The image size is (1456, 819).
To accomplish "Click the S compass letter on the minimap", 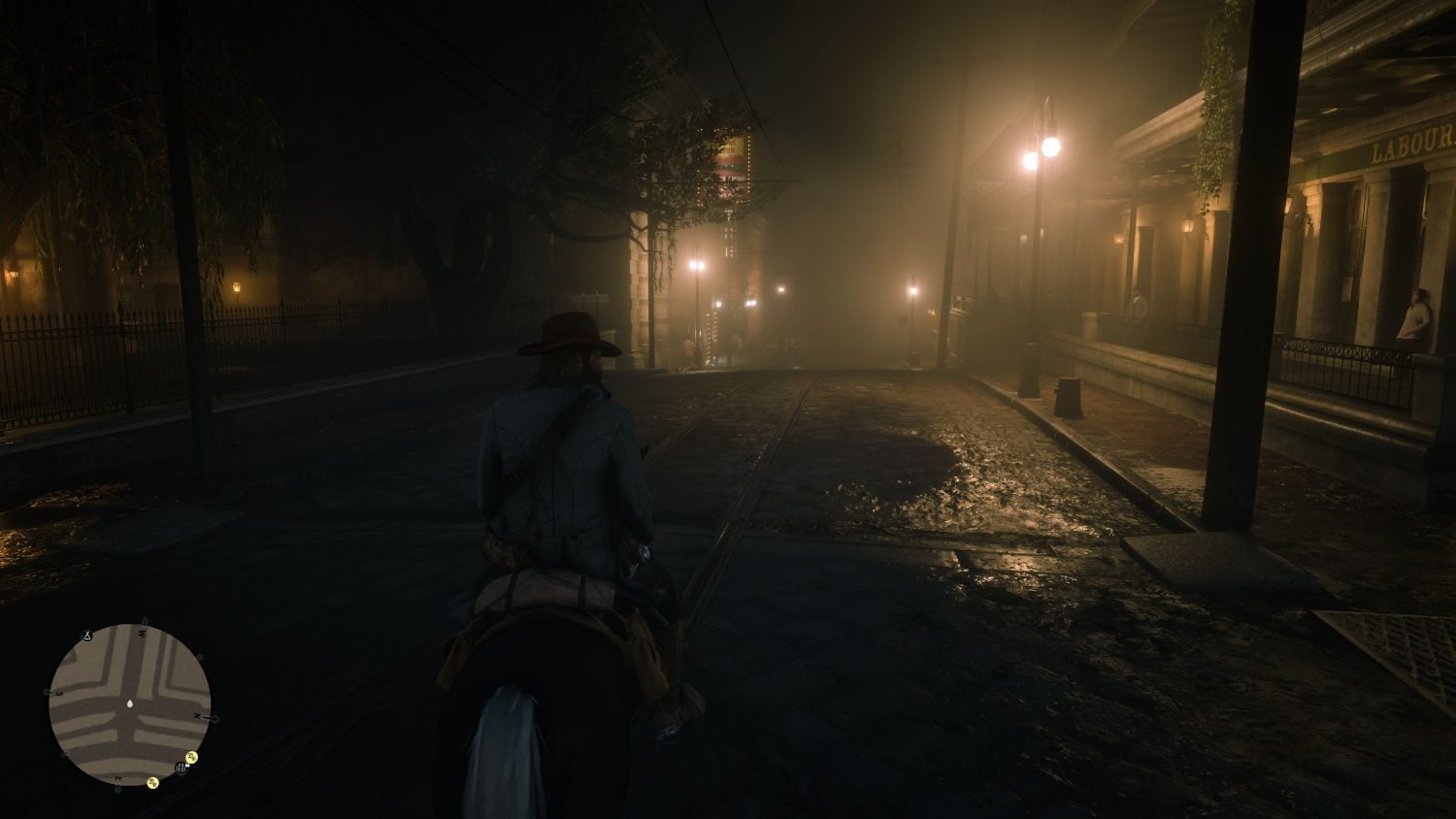I will coord(59,692).
